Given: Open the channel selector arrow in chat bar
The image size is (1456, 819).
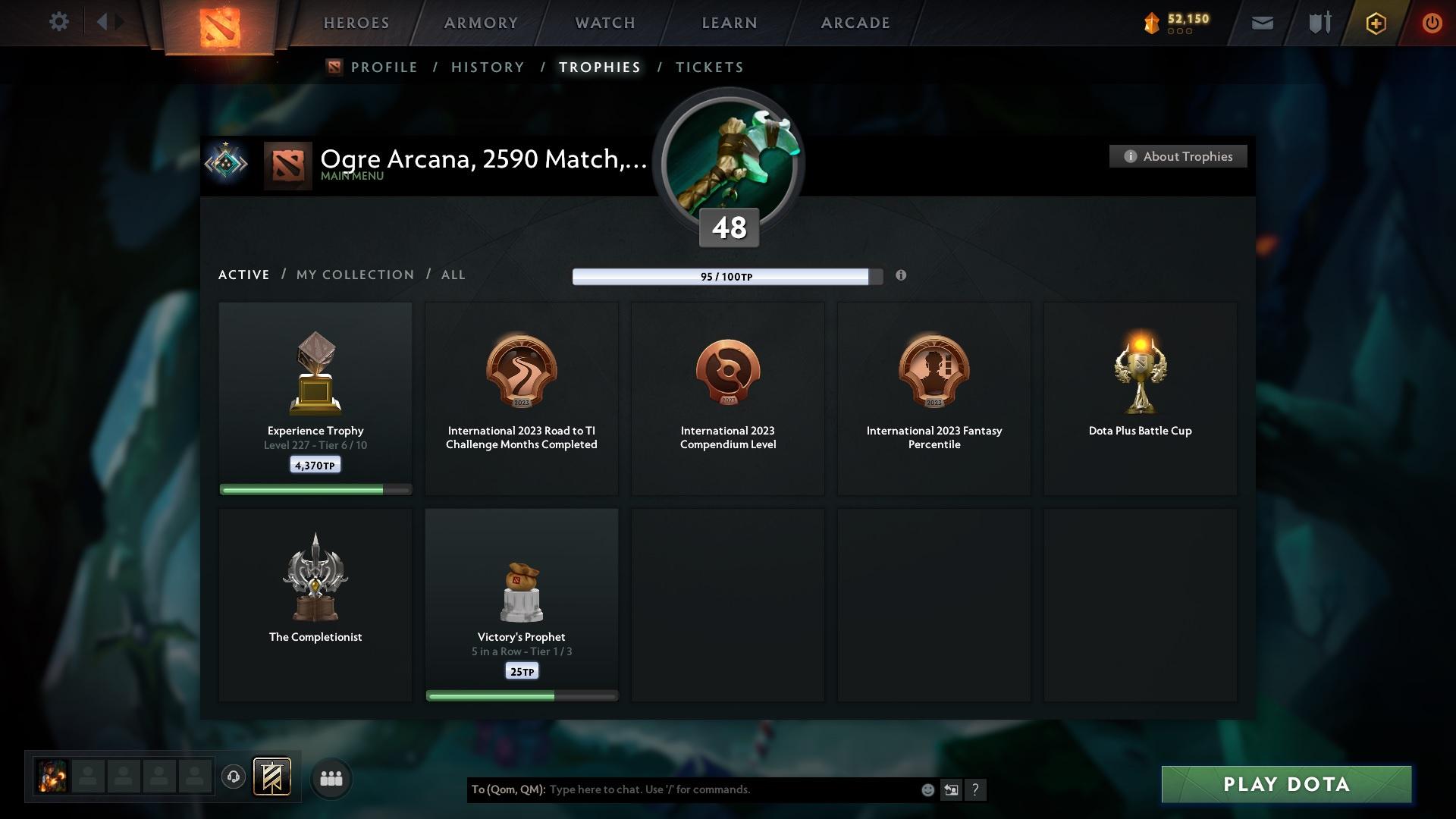Looking at the screenshot, I should click(x=951, y=789).
